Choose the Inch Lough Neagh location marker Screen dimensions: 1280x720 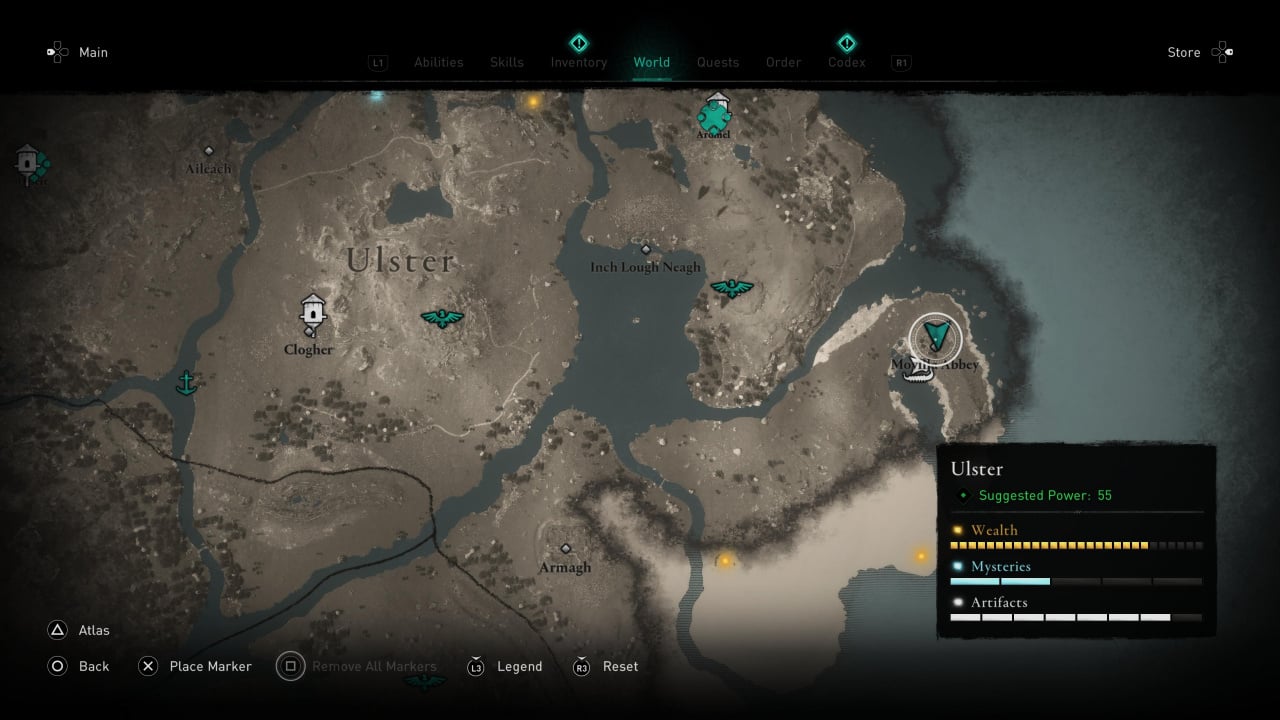(x=645, y=250)
